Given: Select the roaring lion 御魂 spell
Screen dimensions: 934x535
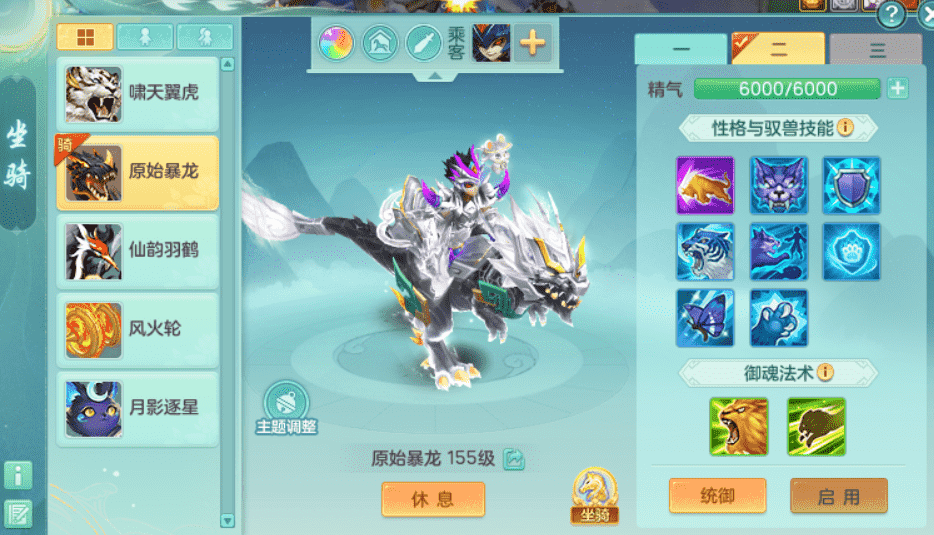Looking at the screenshot, I should tap(739, 426).
